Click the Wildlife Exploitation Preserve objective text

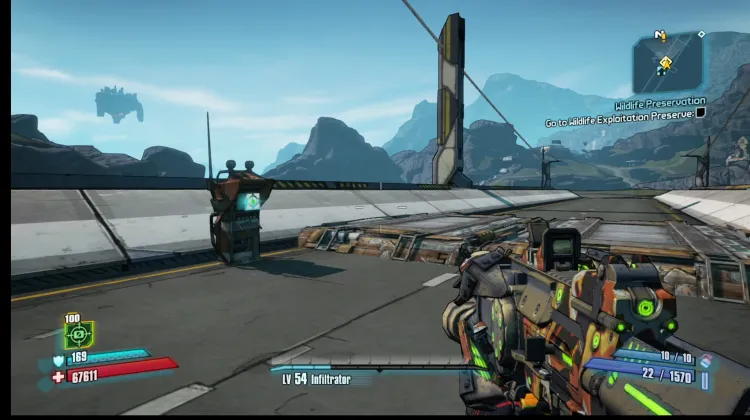click(620, 115)
